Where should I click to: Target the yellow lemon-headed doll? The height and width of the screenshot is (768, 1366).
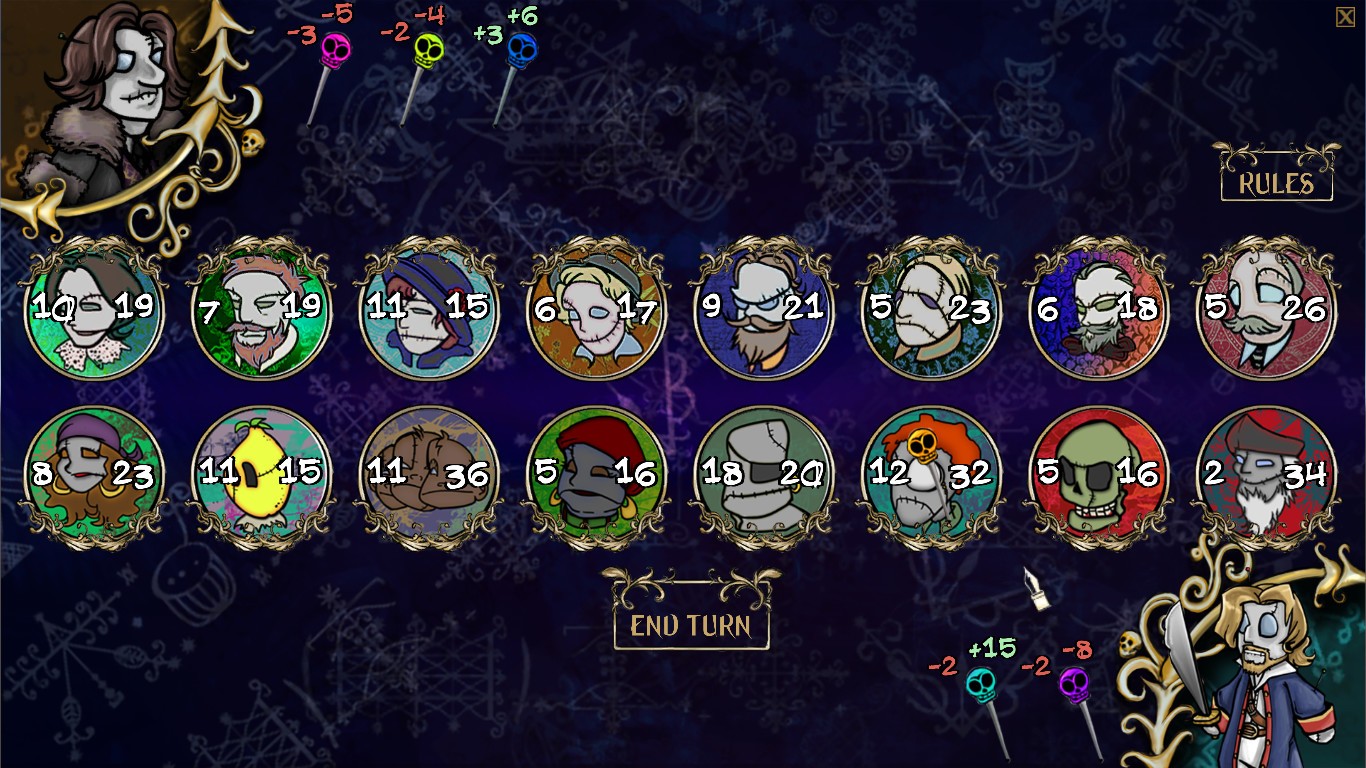(261, 470)
